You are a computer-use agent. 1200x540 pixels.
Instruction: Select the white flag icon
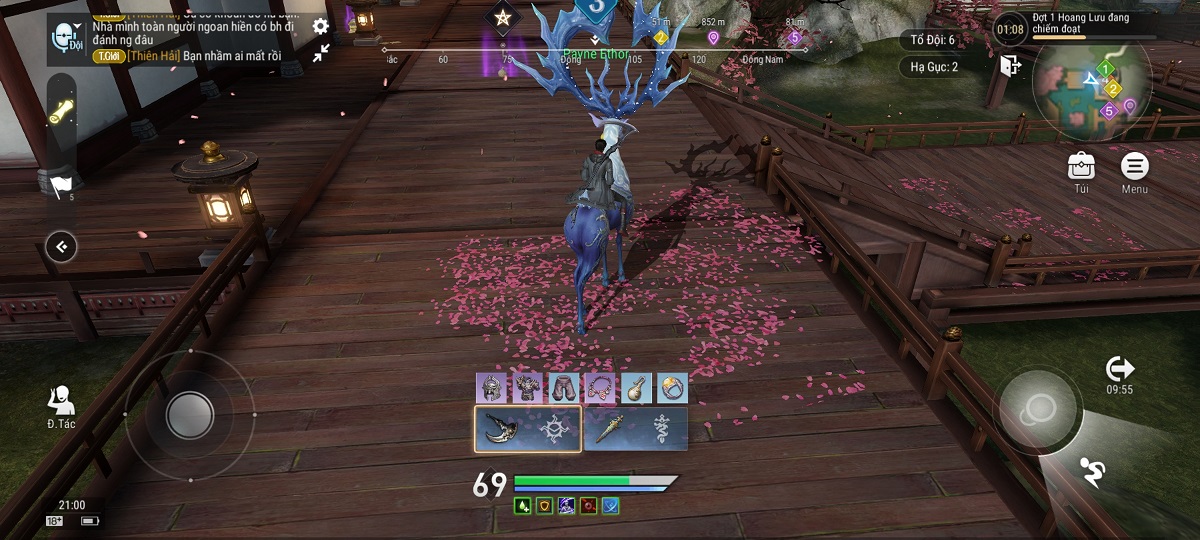click(x=60, y=184)
